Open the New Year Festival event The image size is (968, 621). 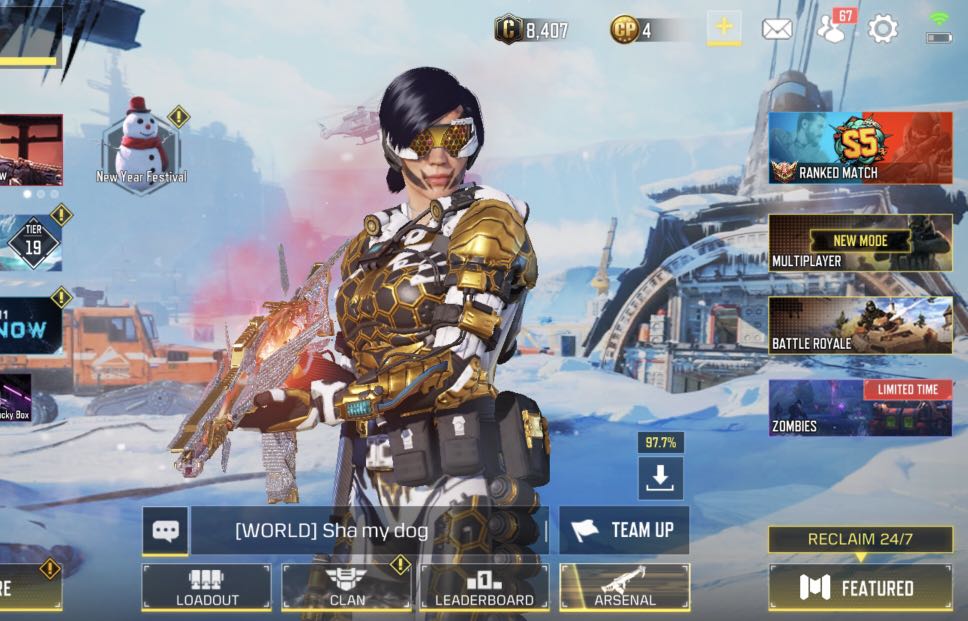141,147
